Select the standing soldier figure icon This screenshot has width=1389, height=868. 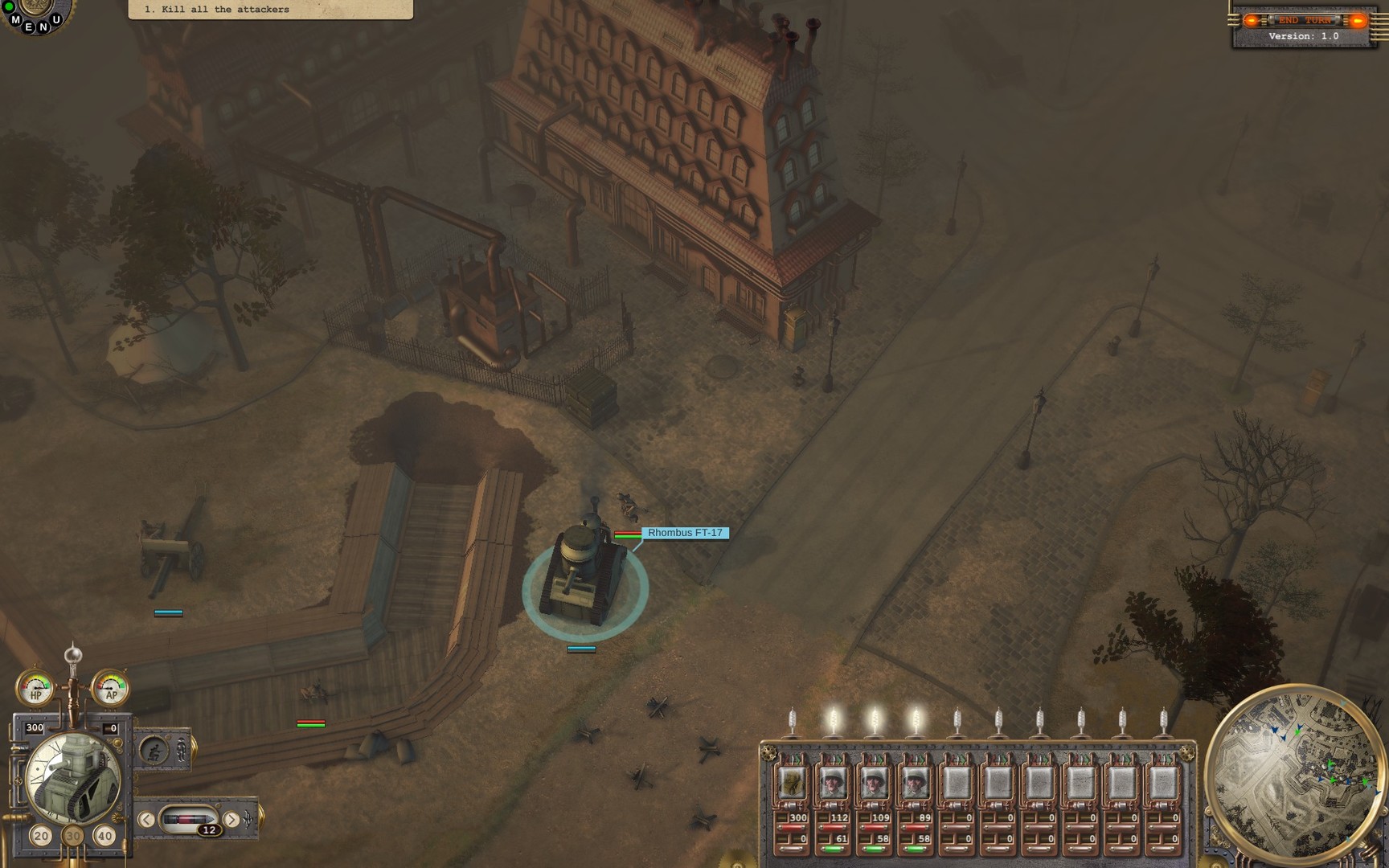[181, 750]
